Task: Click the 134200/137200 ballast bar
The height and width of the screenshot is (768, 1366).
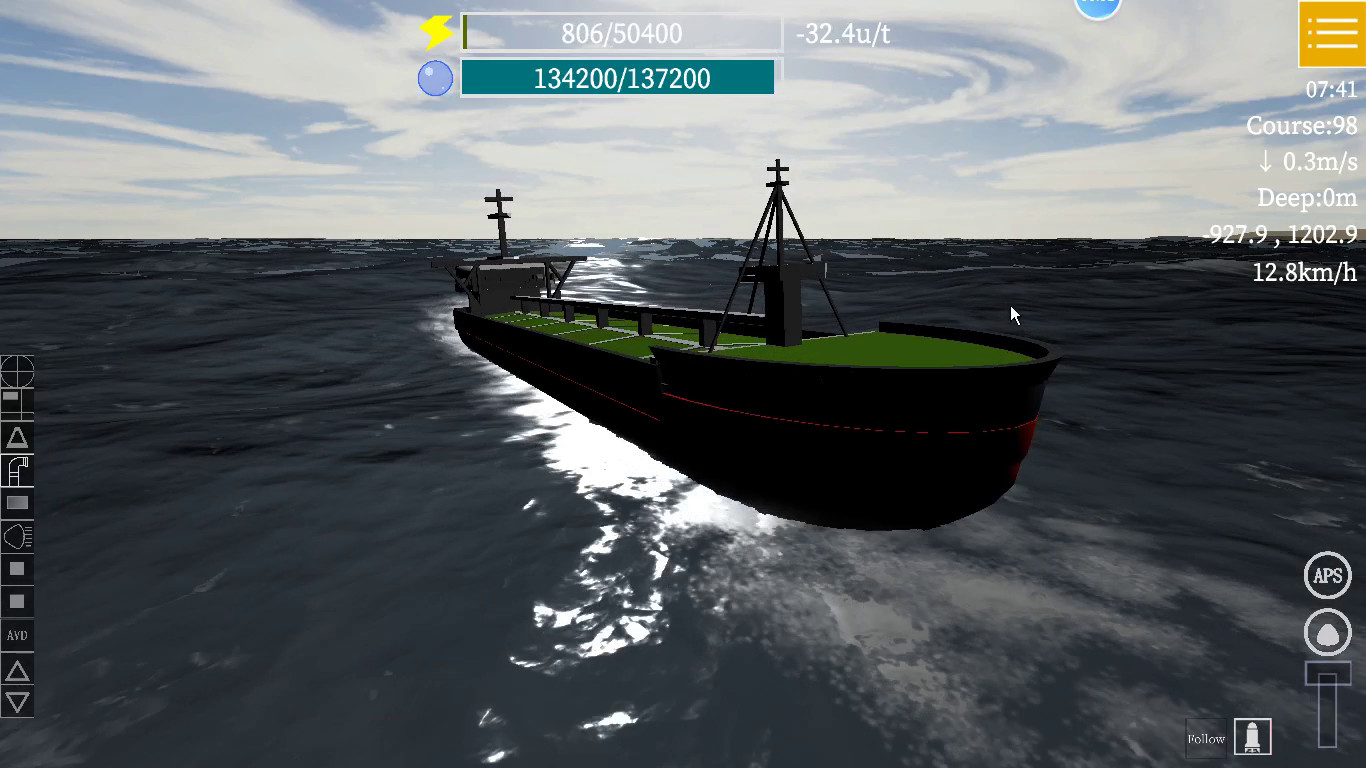Action: pyautogui.click(x=616, y=76)
